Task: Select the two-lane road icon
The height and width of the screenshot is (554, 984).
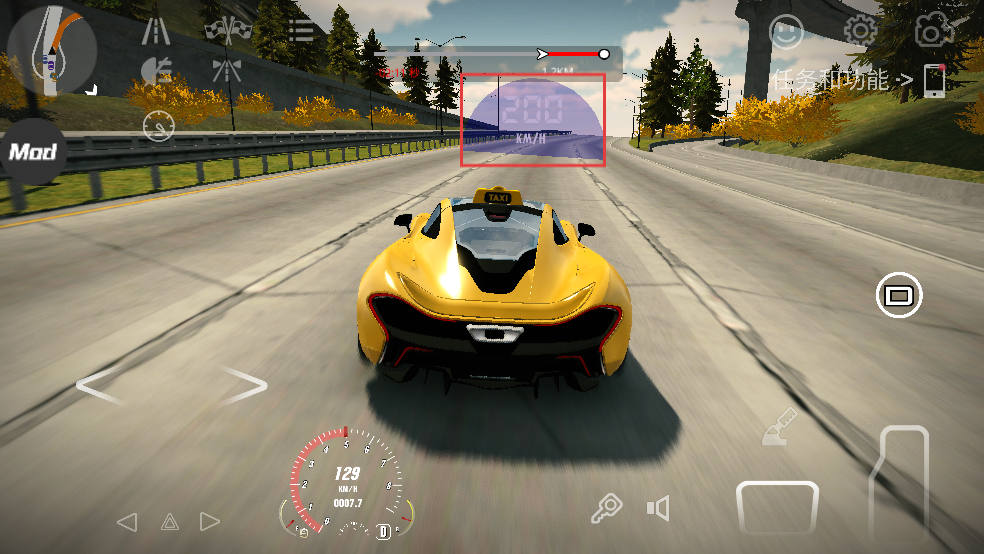Action: coord(155,31)
